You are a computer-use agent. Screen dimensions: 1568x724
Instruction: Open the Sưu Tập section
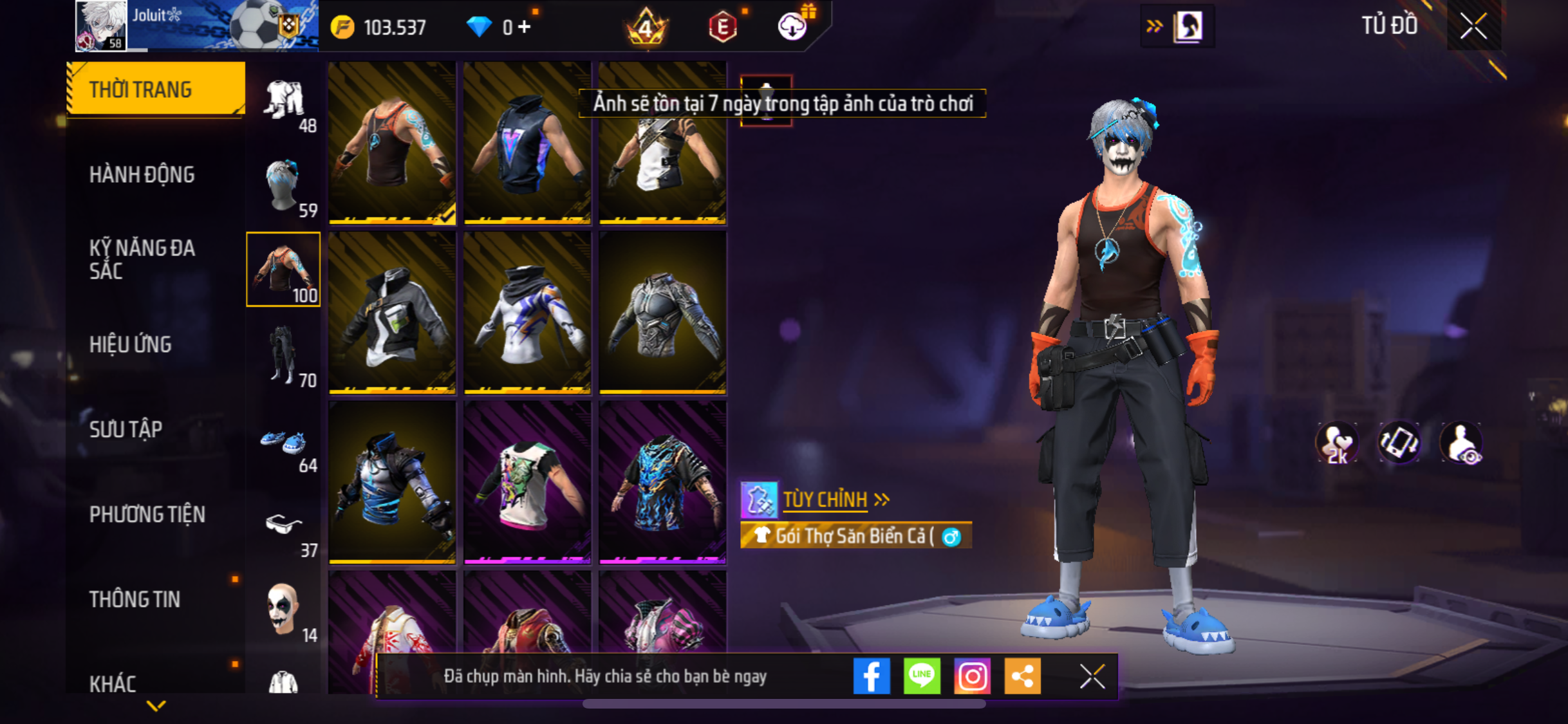pyautogui.click(x=126, y=429)
